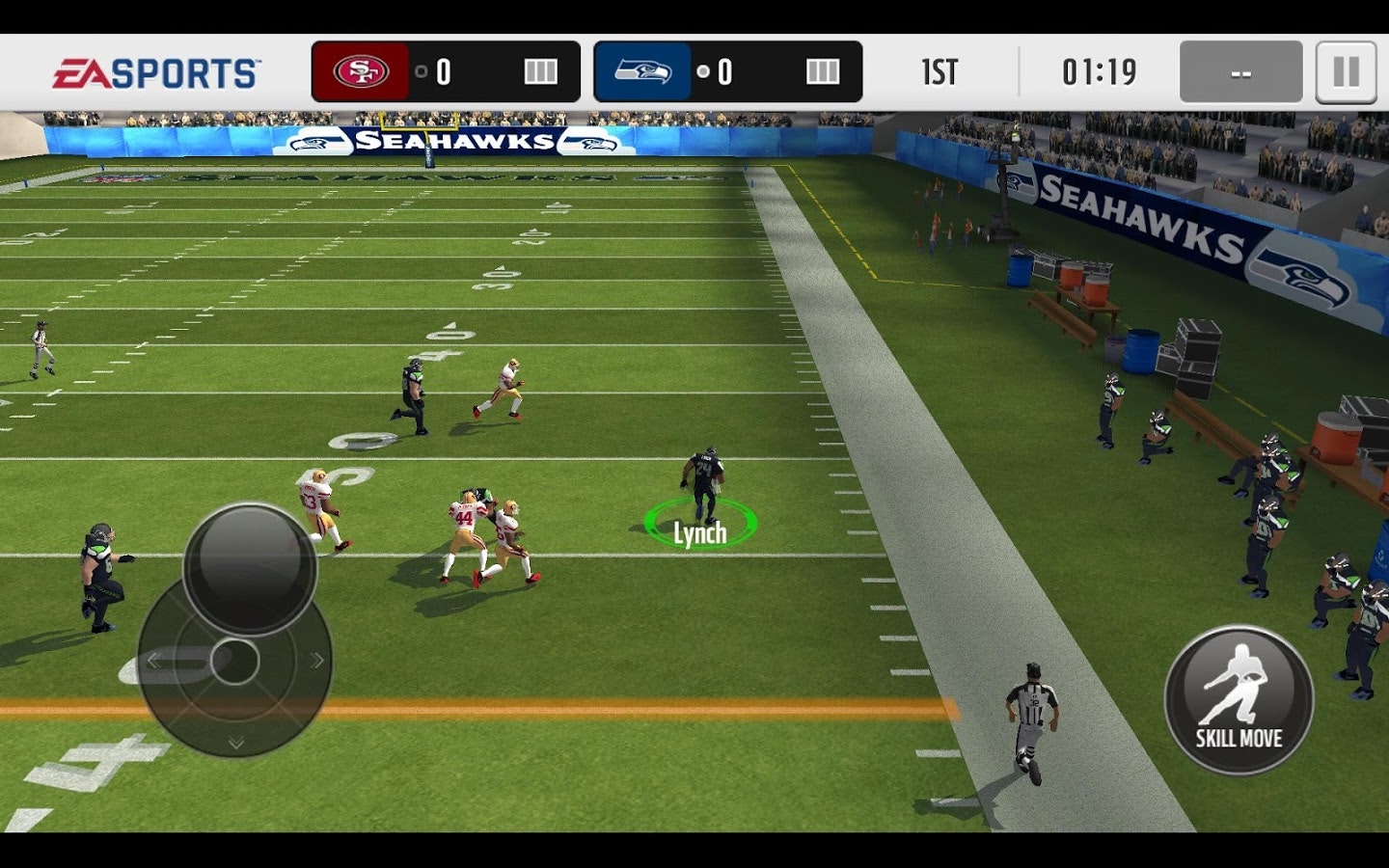Click the 49ers score of 0
Screen dimensions: 1389x868
pos(442,69)
